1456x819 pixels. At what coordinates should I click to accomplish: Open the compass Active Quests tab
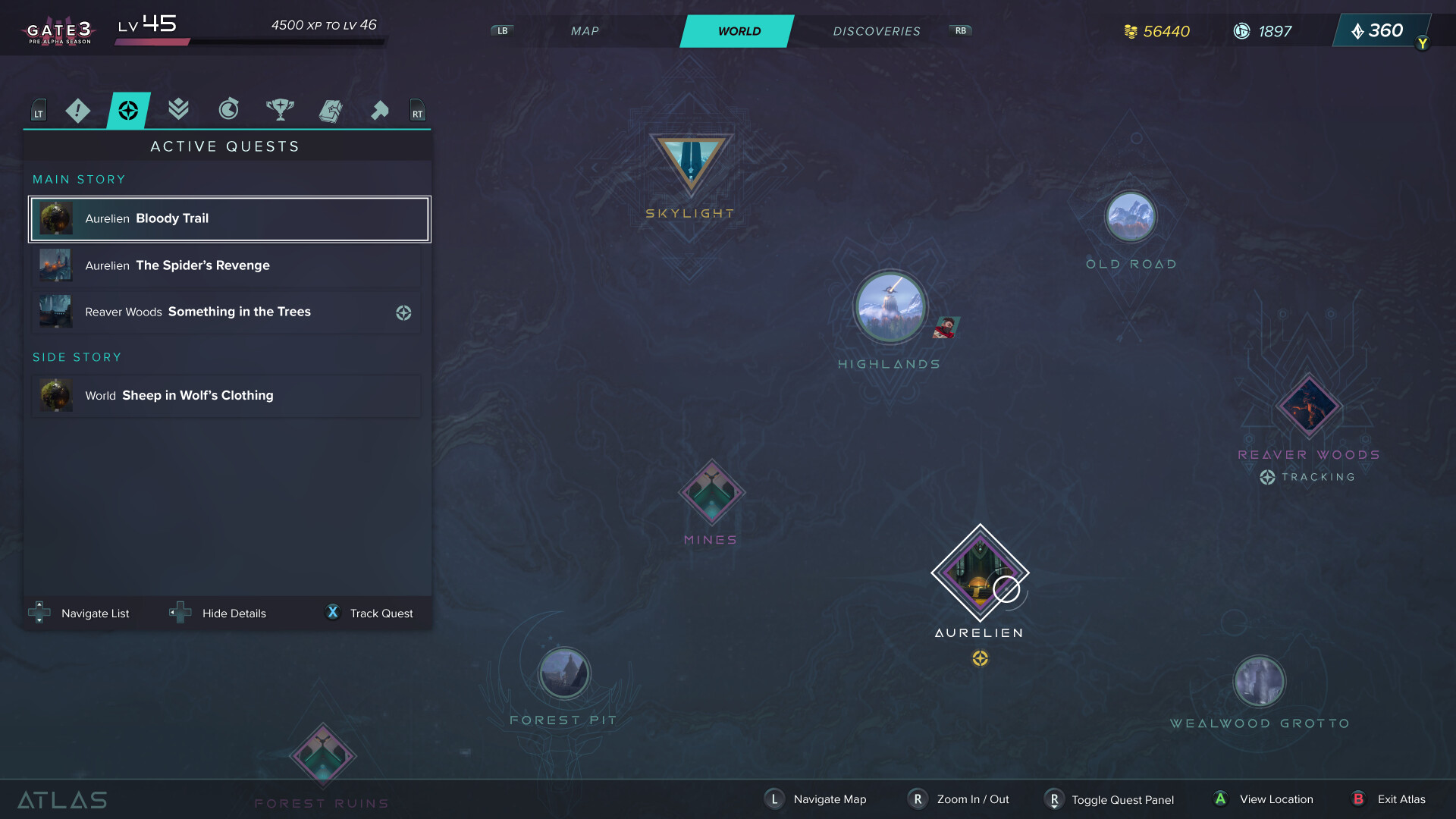coord(128,110)
